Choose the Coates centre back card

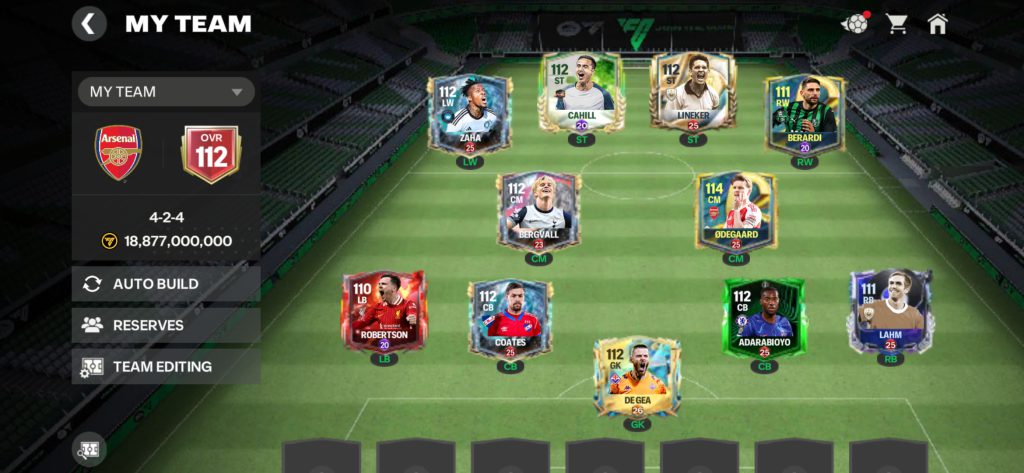[x=510, y=318]
